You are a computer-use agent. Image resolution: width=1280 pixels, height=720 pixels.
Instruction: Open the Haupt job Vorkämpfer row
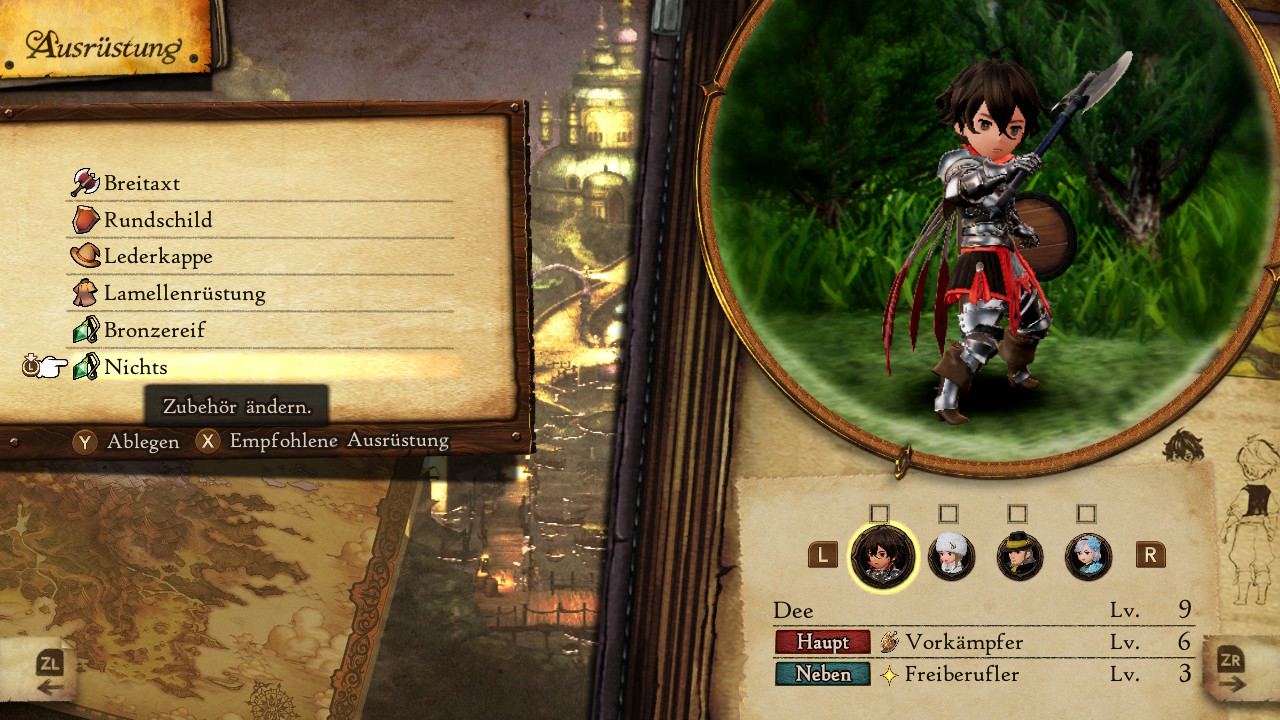pos(964,642)
